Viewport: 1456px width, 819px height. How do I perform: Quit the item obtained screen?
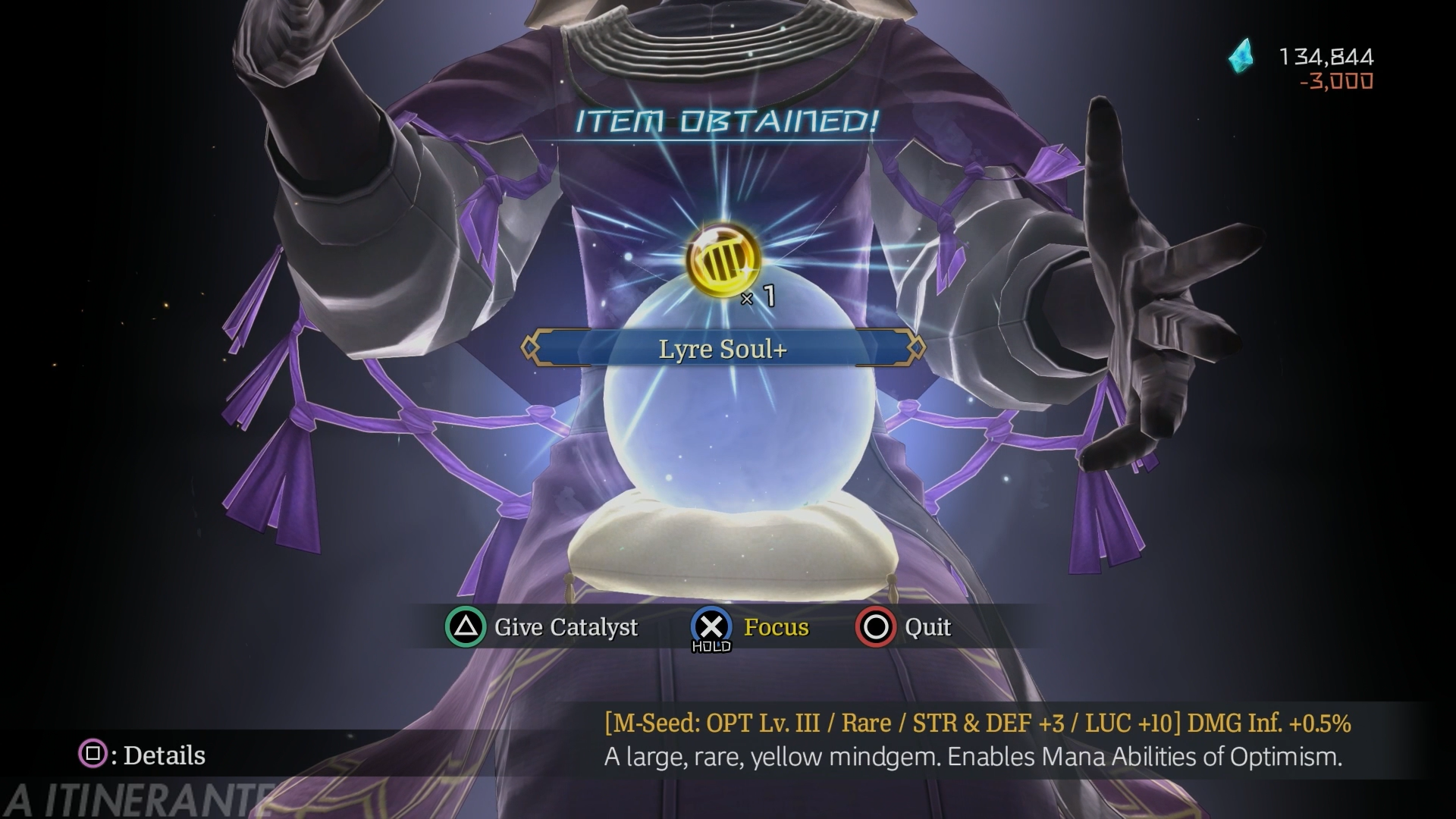point(903,627)
